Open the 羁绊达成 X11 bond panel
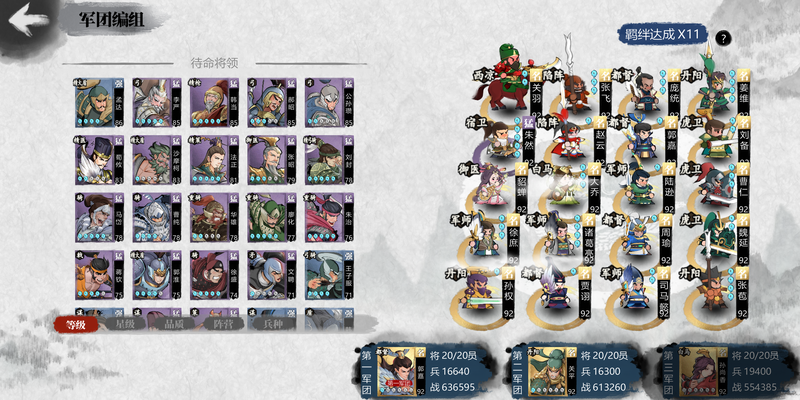800x400 pixels. [659, 35]
